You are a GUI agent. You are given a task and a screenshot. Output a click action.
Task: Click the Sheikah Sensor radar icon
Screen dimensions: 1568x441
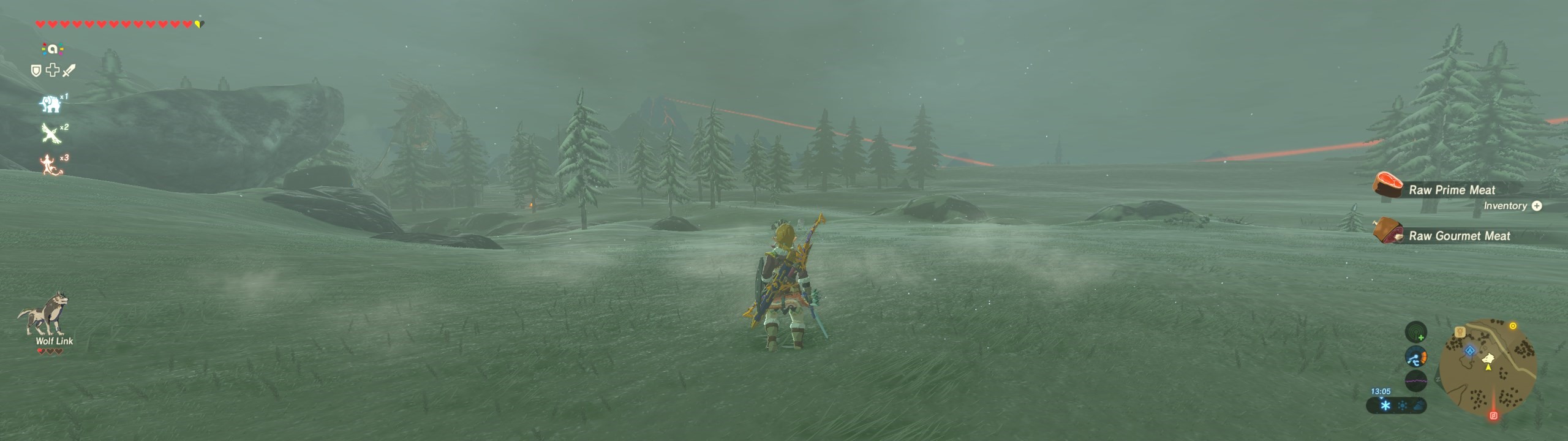[1415, 333]
